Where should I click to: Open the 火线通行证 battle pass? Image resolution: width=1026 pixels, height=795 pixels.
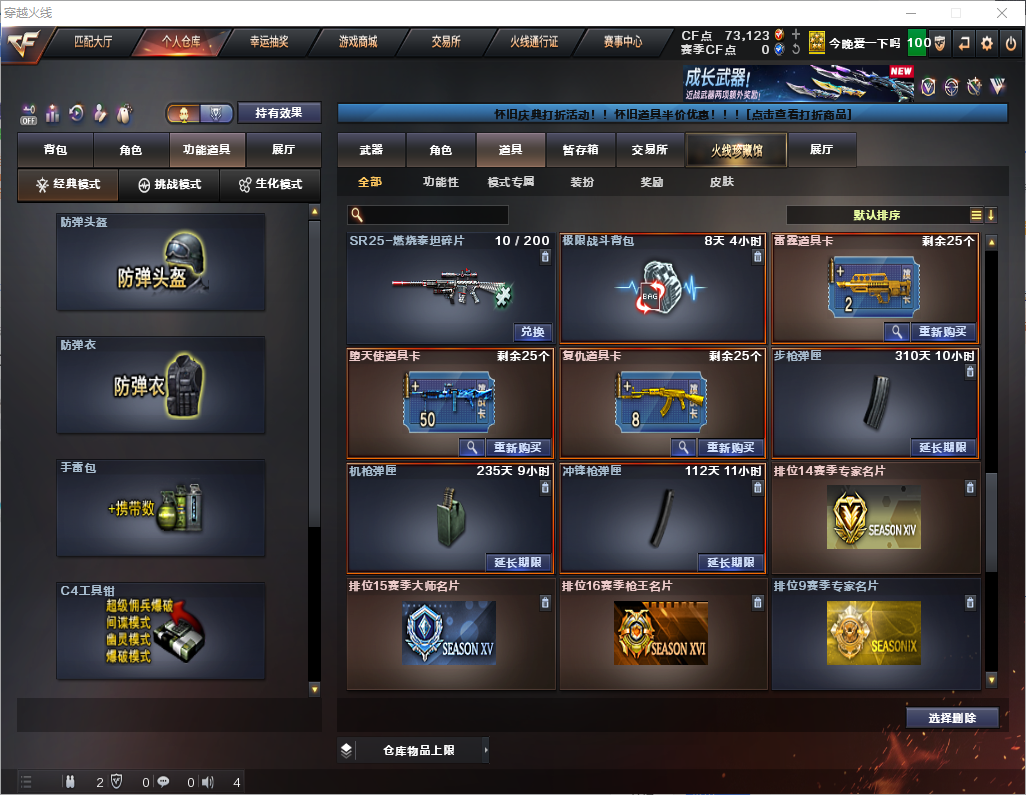point(534,42)
